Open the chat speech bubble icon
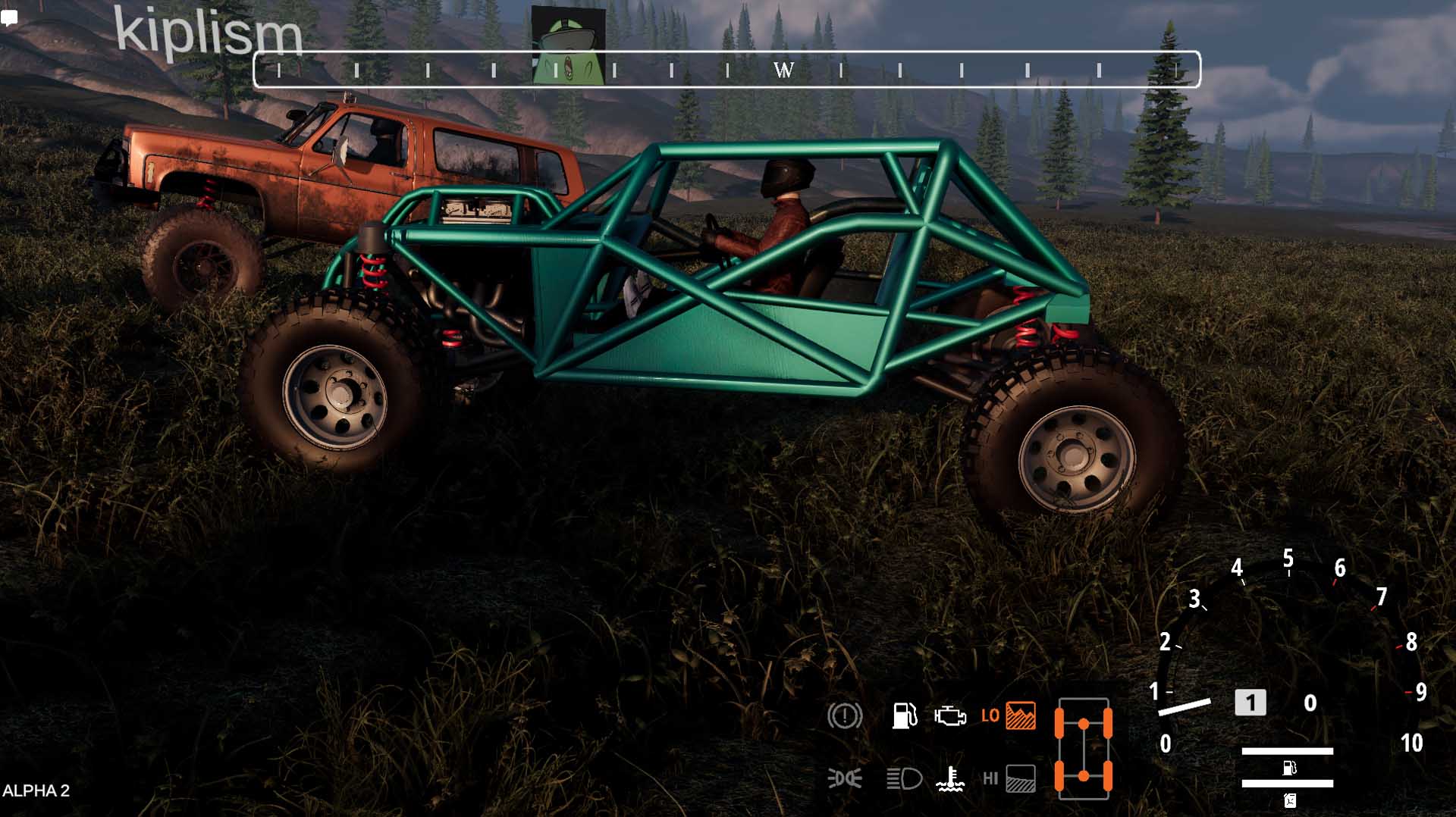Screen dimensions: 1456x817 point(9,17)
